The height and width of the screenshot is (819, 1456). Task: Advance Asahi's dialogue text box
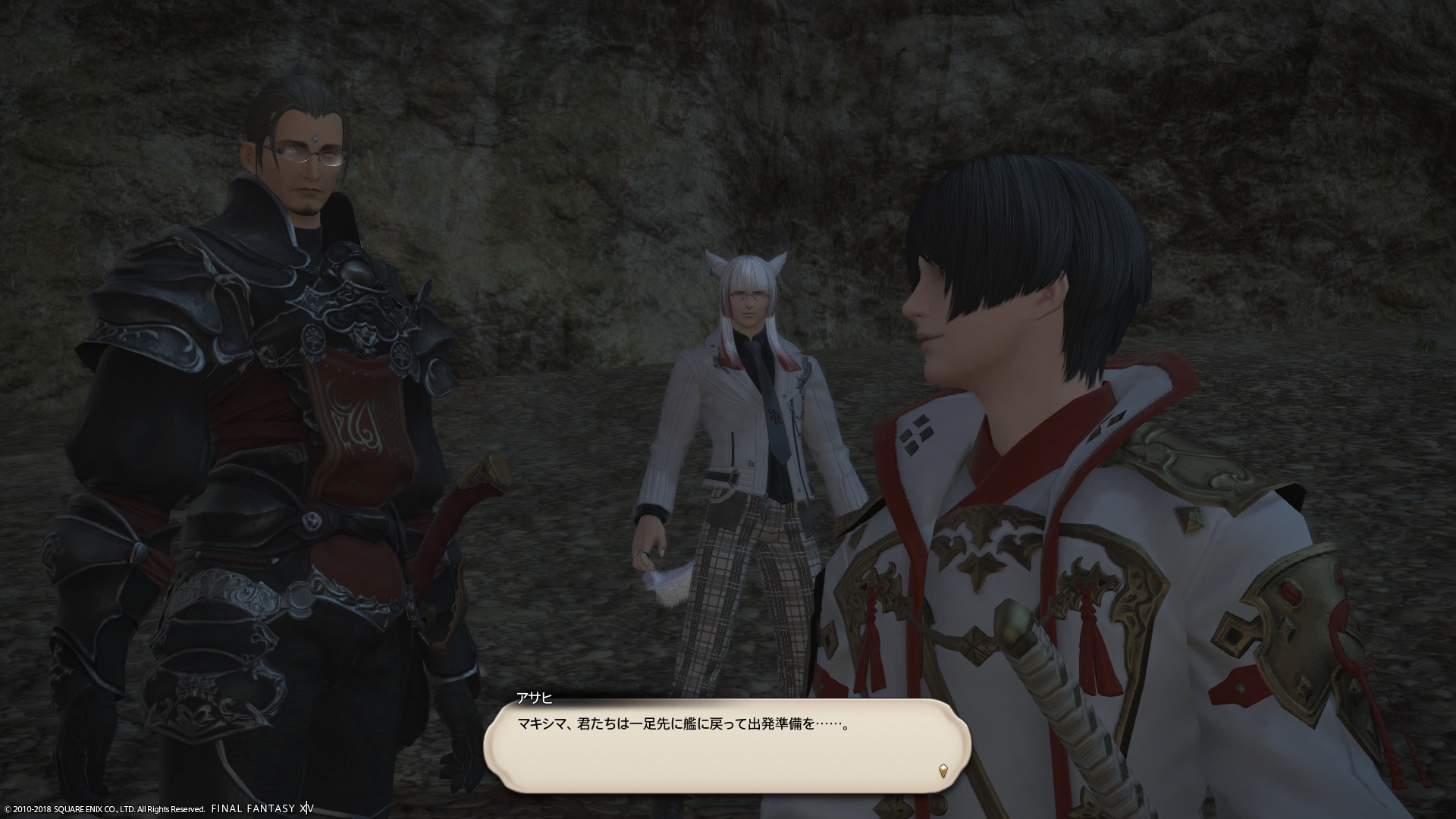(x=726, y=747)
